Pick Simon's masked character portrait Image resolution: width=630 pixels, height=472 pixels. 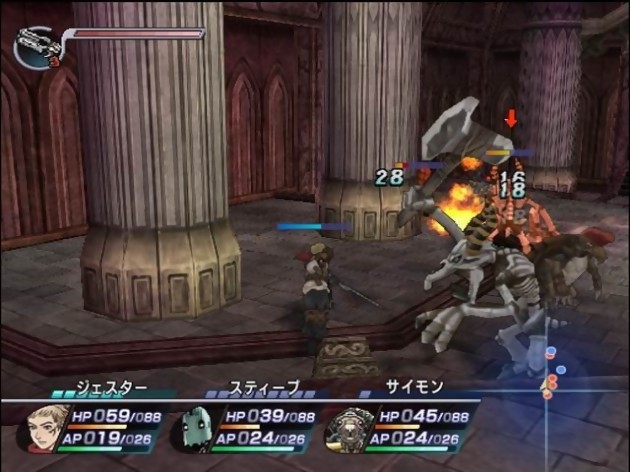(347, 429)
